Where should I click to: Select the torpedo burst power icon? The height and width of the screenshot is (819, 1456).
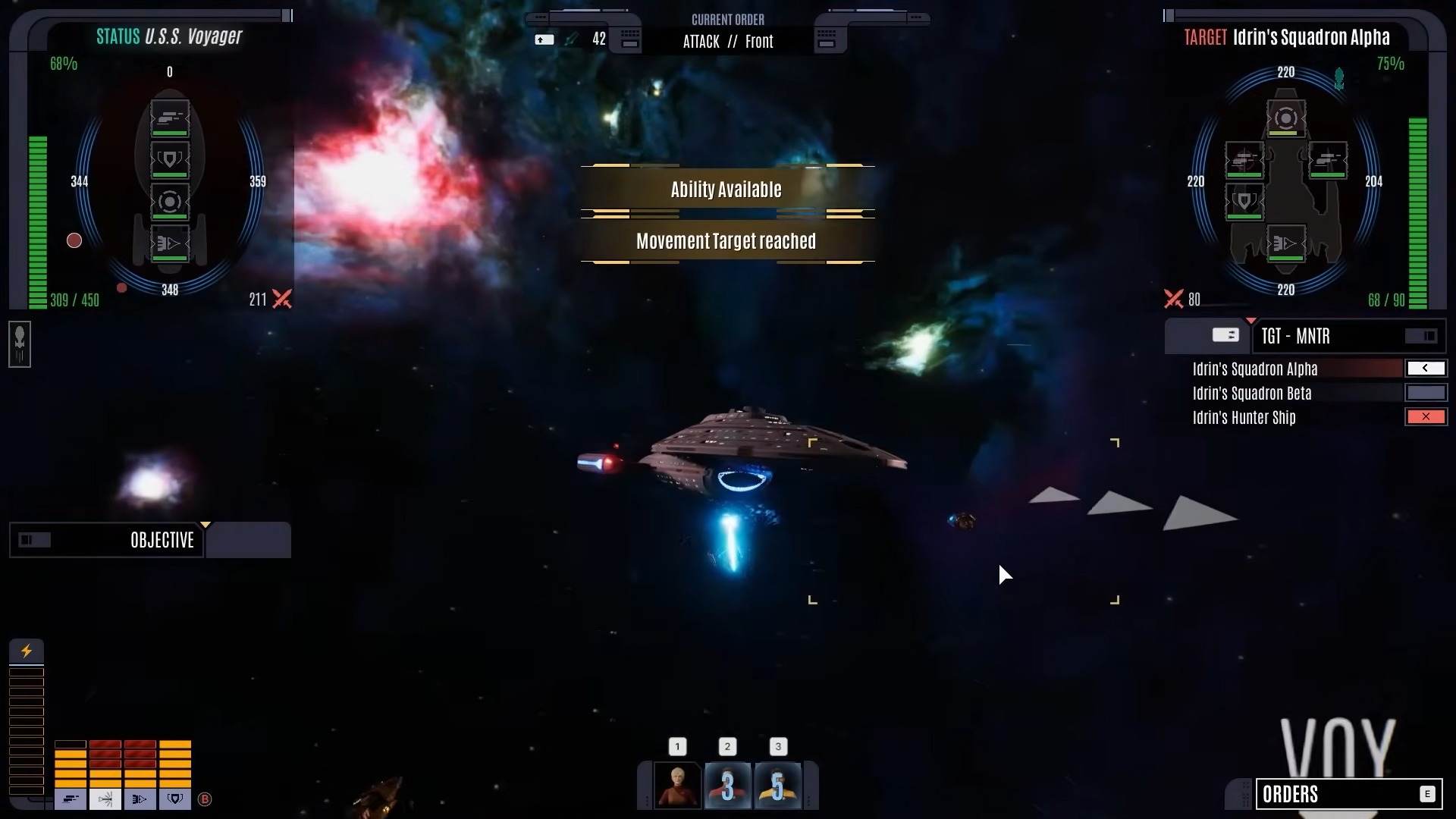105,799
